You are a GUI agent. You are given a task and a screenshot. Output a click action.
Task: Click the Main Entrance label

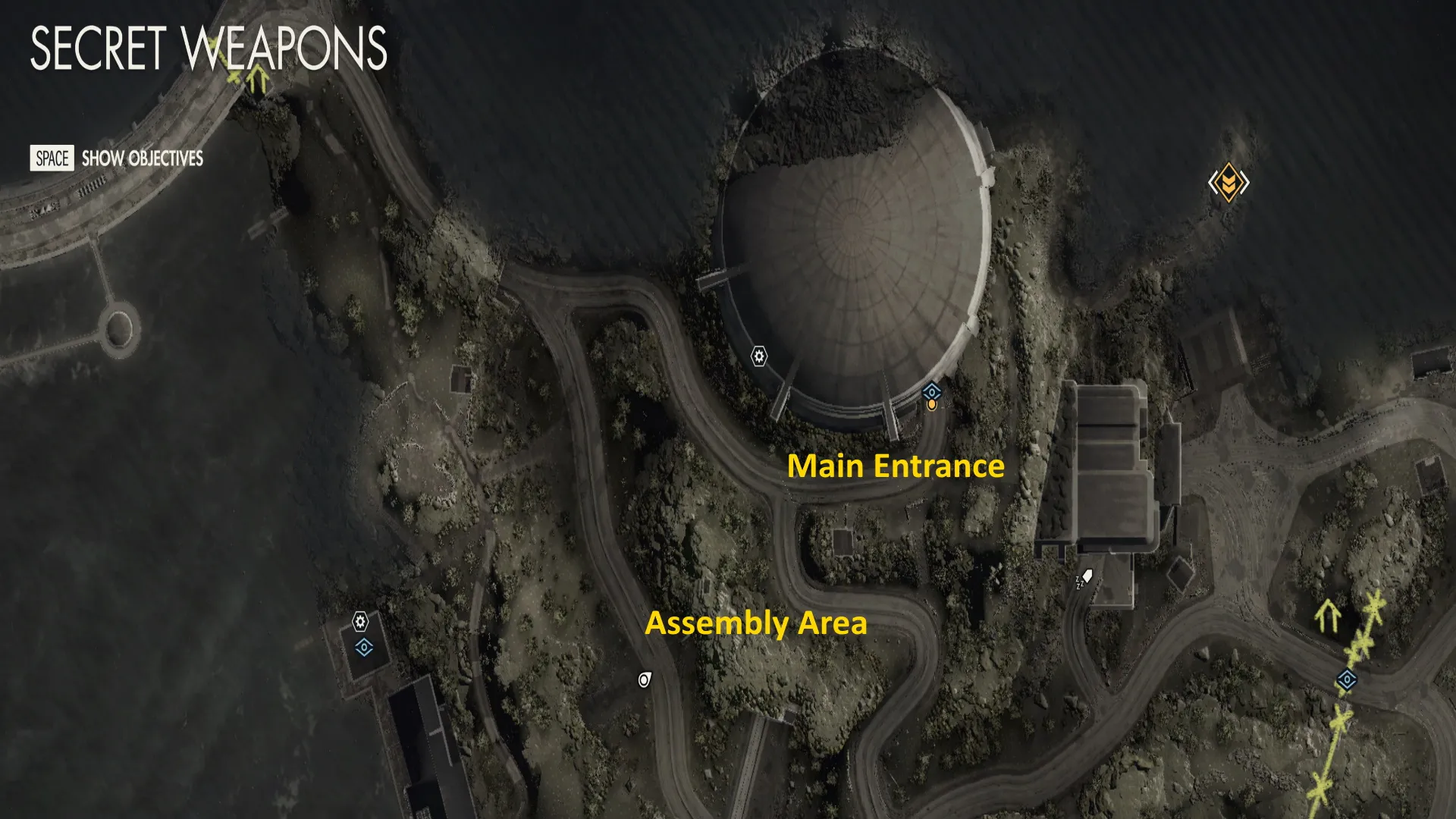[897, 466]
